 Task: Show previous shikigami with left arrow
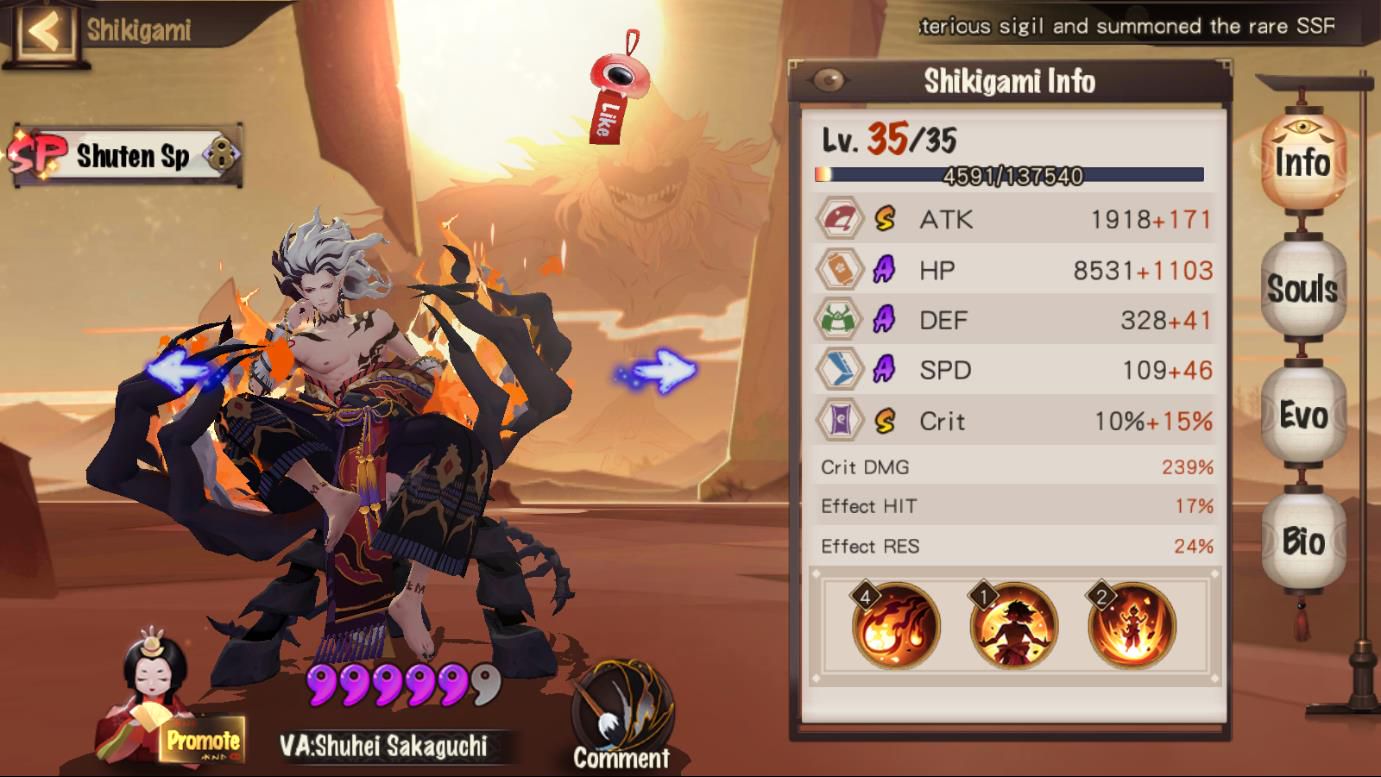point(178,371)
